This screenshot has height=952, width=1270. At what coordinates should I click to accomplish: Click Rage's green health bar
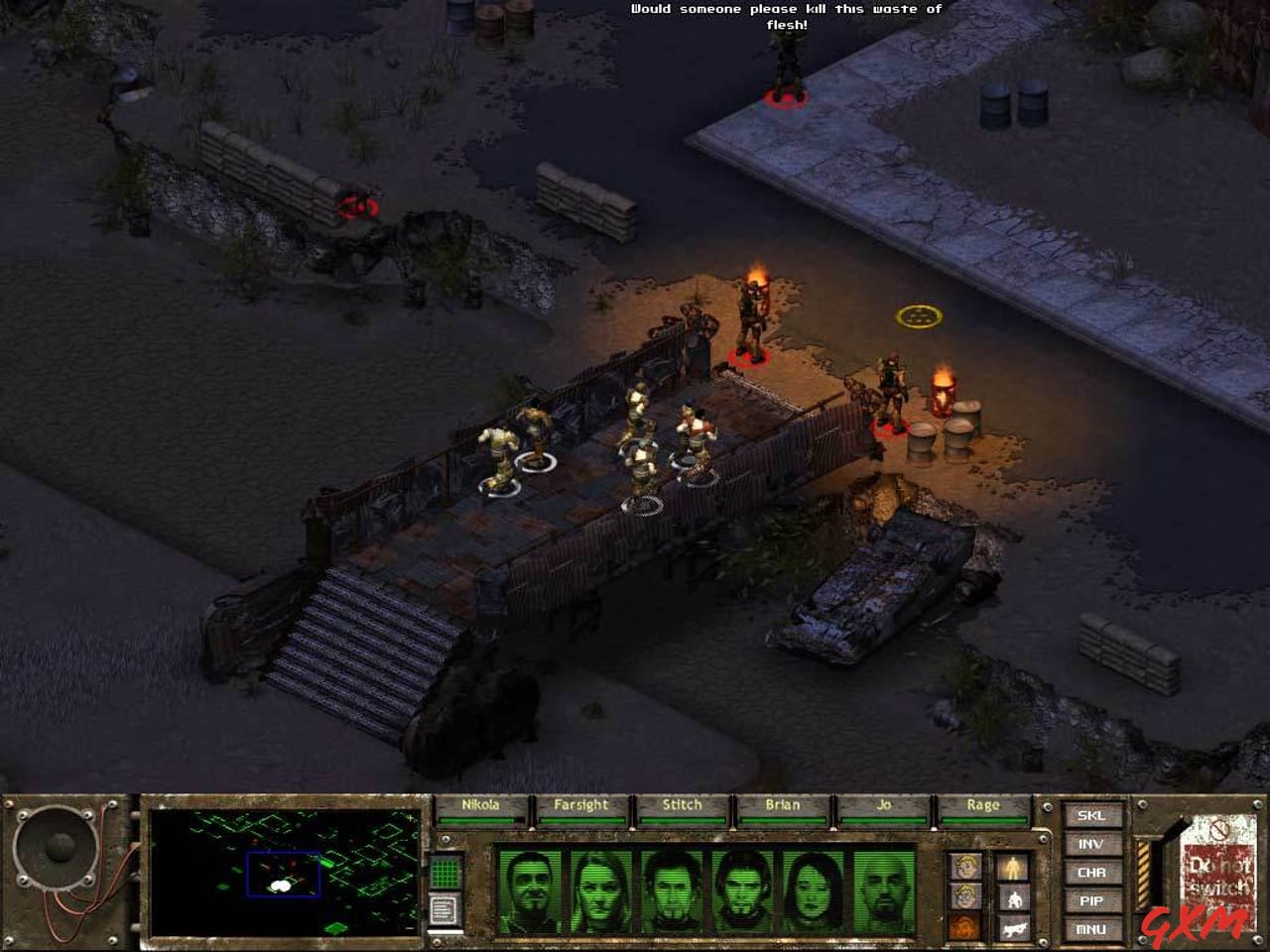[982, 818]
